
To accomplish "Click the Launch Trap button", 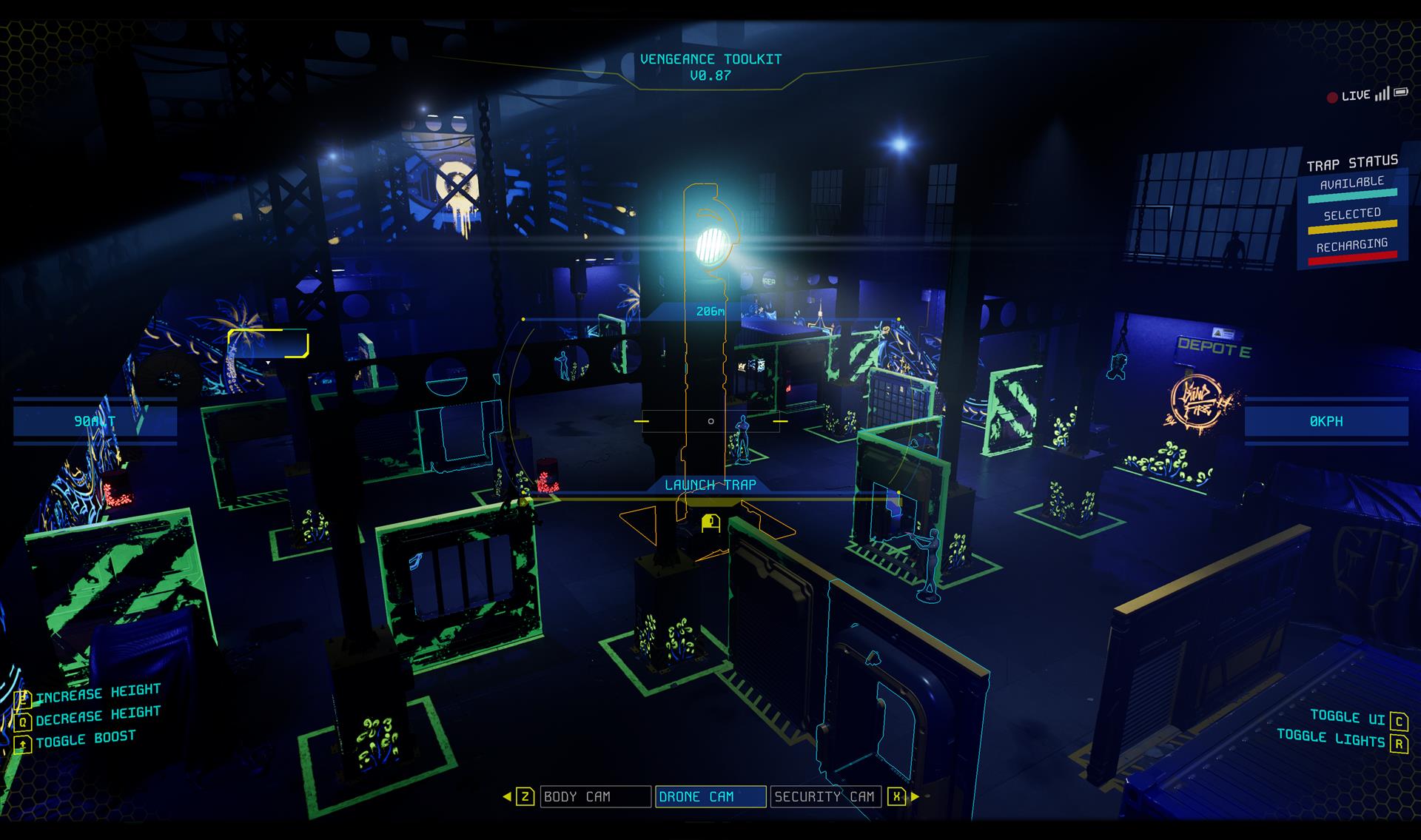I will pyautogui.click(x=710, y=485).
